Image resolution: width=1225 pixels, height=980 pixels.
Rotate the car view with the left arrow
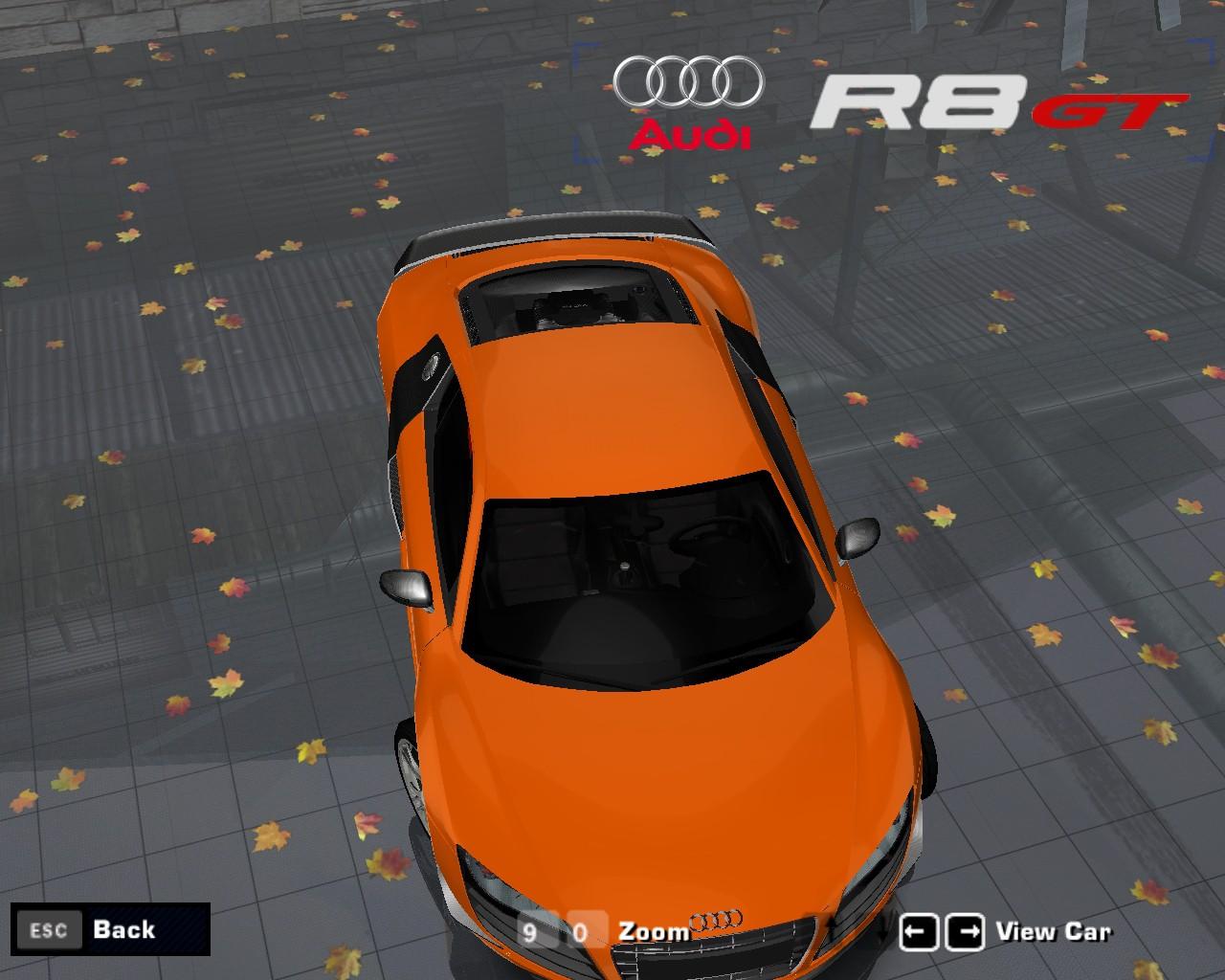(x=919, y=932)
